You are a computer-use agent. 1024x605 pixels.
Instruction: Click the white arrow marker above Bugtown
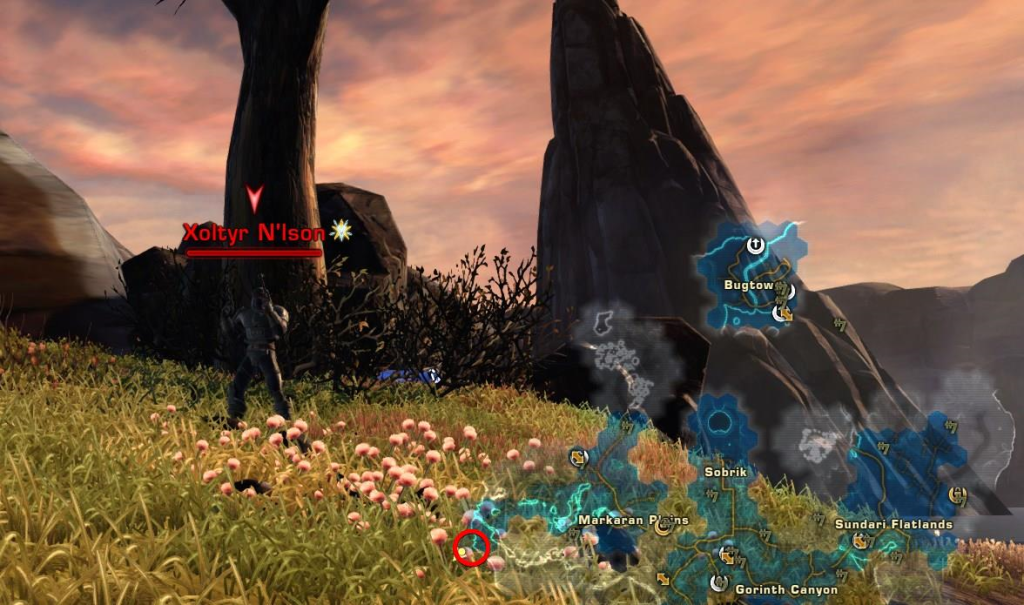[755, 244]
